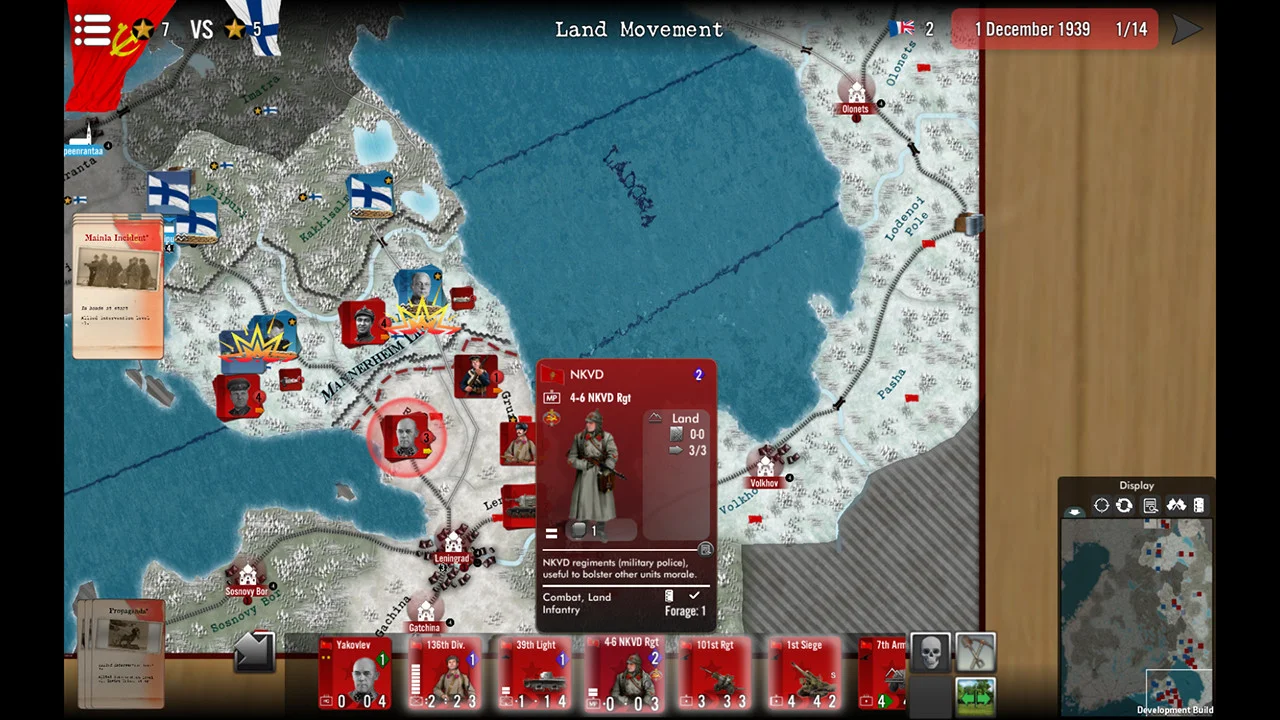Expand the unit stats detail icon on NKVD card
Image resolution: width=1280 pixels, height=720 pixels.
click(706, 549)
